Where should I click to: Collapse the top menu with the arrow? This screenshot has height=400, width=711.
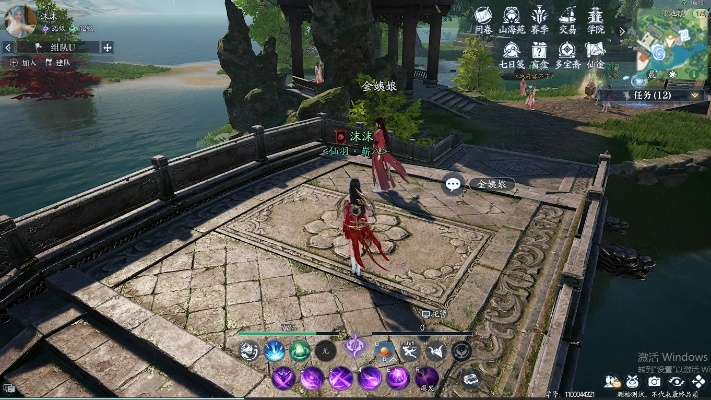(621, 31)
